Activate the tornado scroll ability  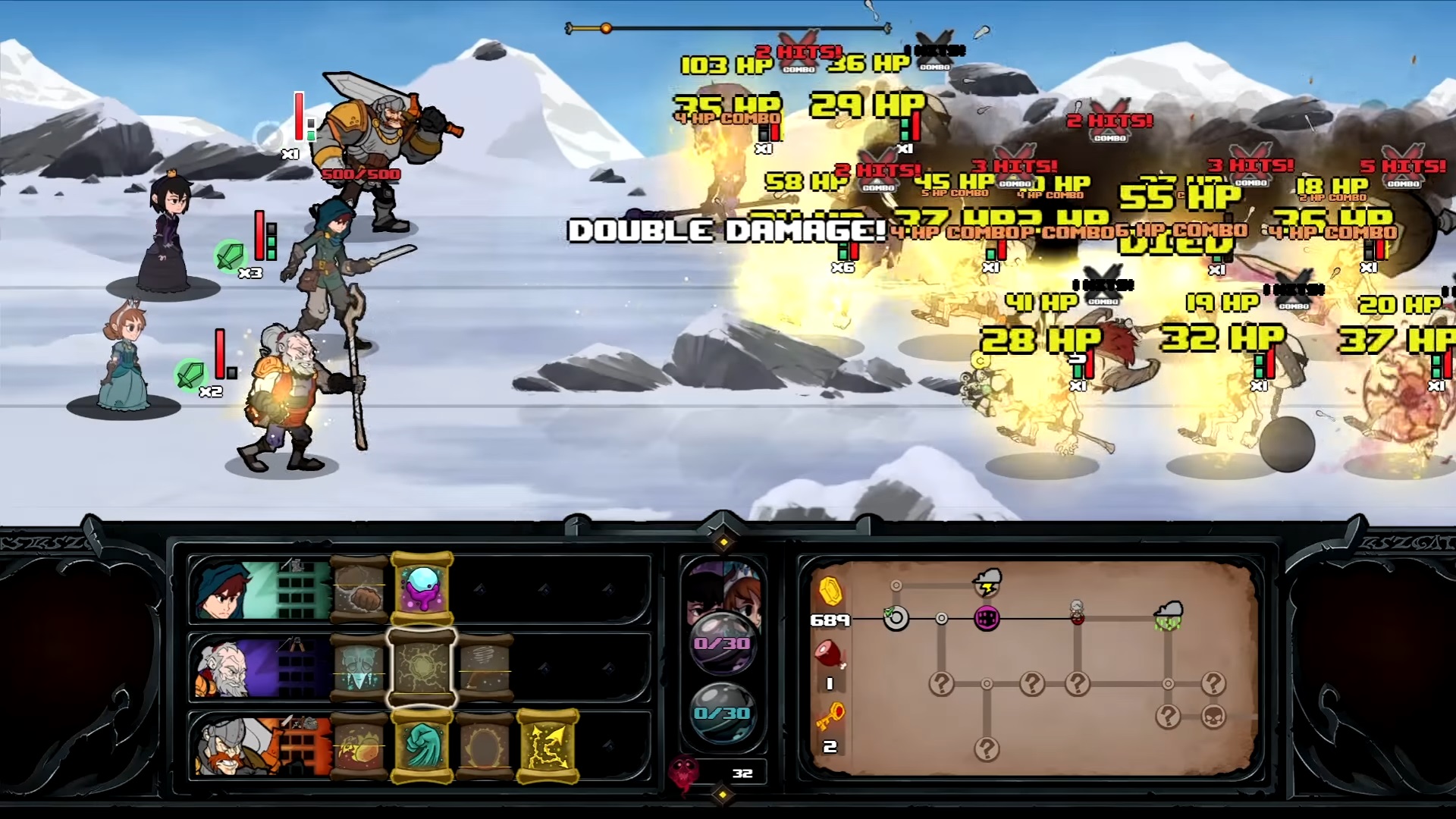pyautogui.click(x=485, y=668)
